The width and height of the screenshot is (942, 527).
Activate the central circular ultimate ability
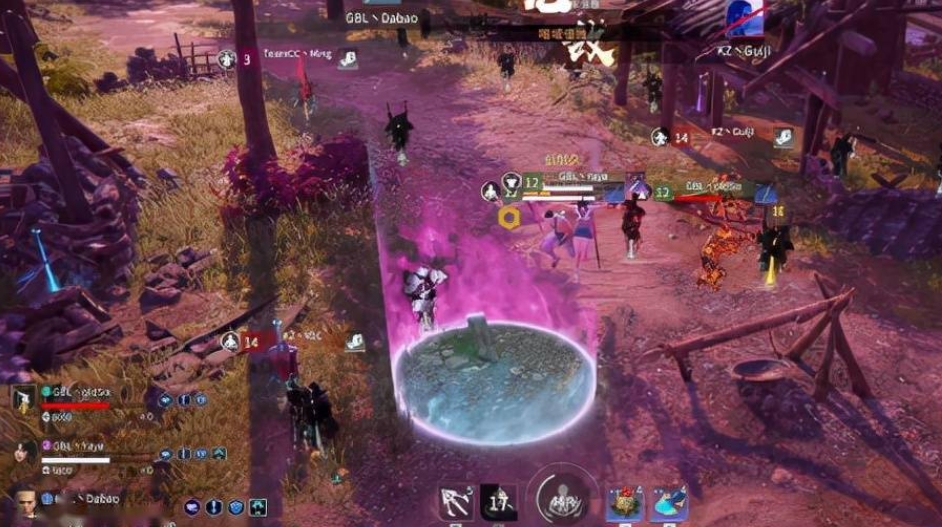click(x=563, y=498)
